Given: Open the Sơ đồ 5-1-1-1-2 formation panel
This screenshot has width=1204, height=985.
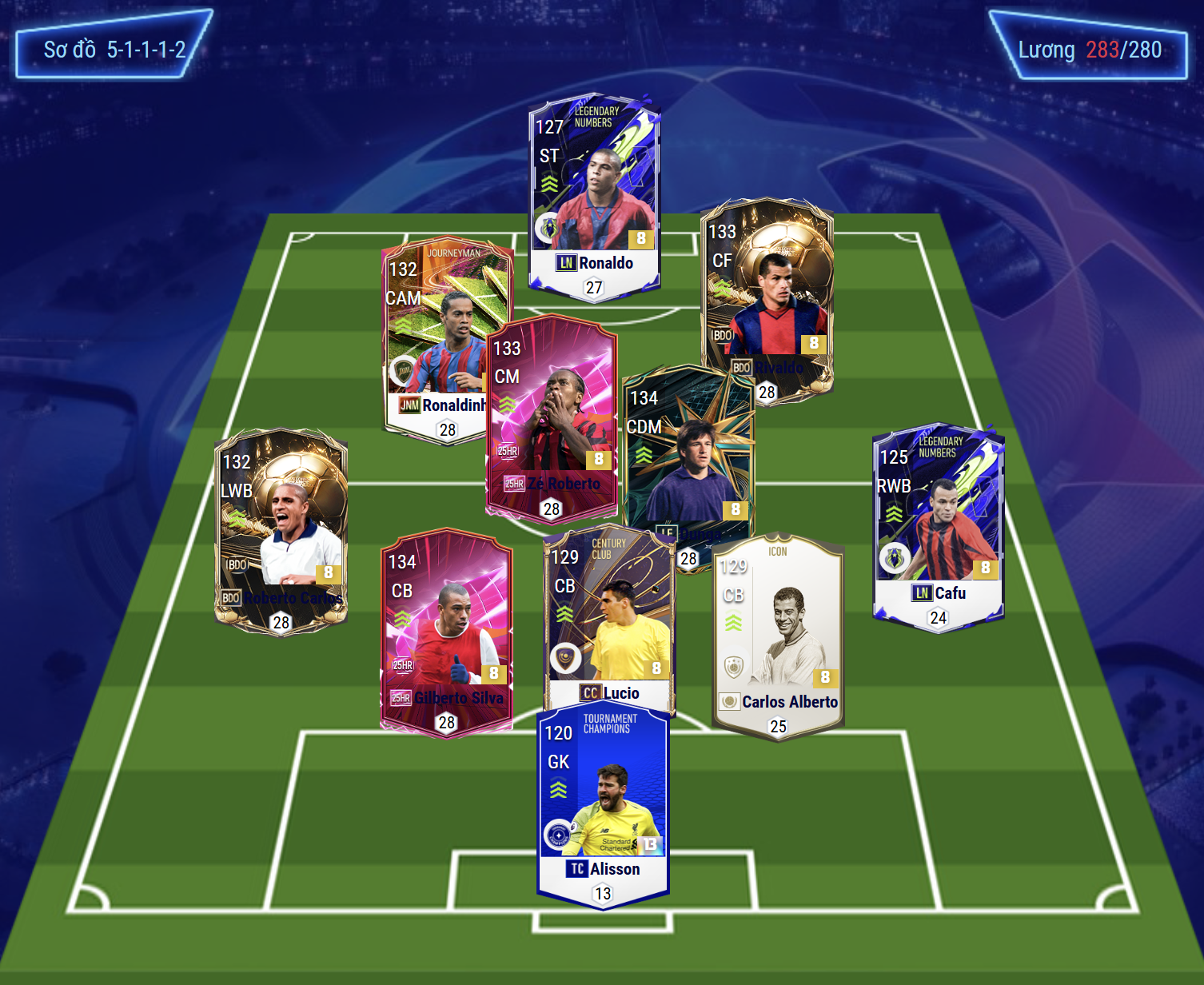Looking at the screenshot, I should coord(114,50).
